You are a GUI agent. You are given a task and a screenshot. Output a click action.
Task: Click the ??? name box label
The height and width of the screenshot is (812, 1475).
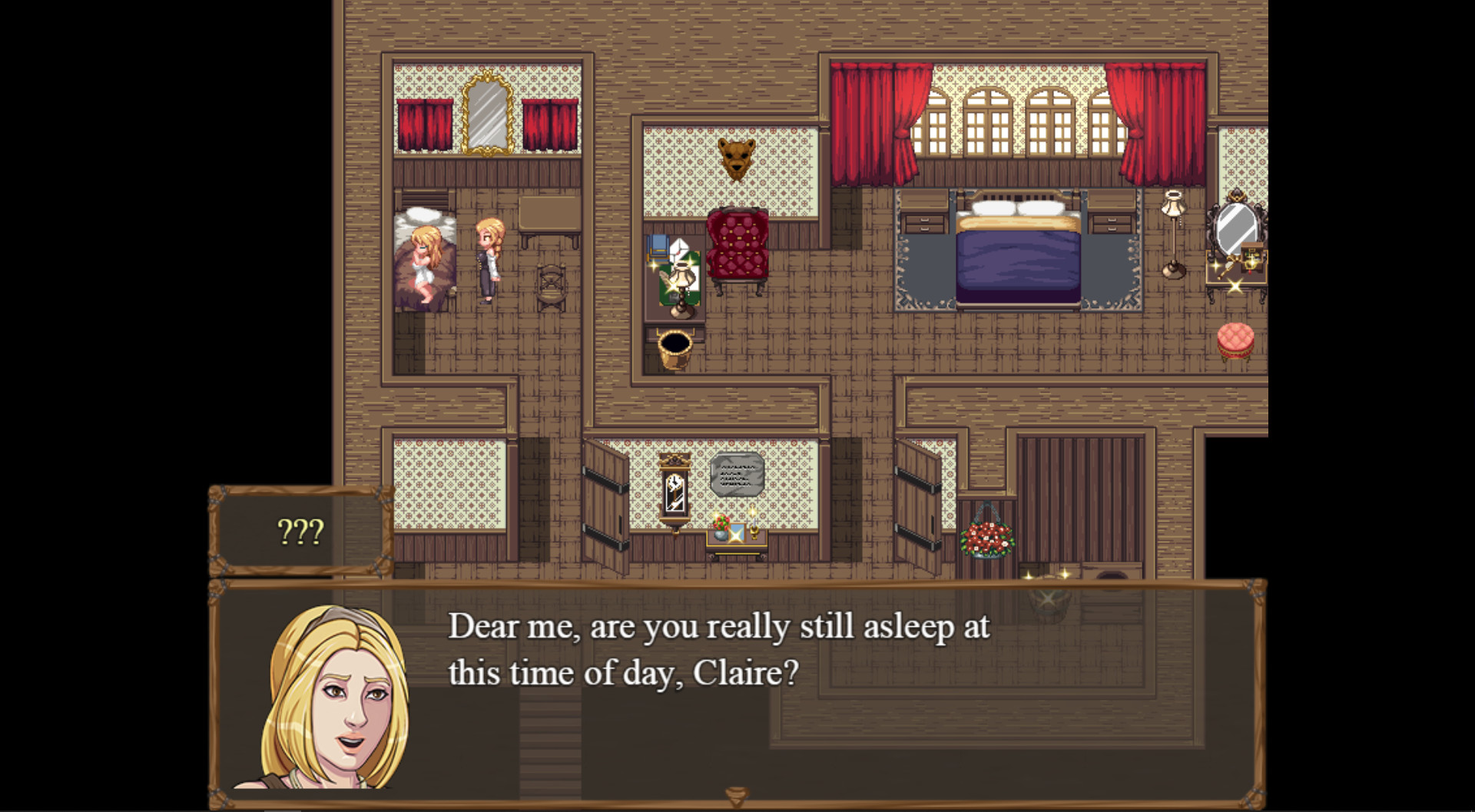click(x=301, y=530)
